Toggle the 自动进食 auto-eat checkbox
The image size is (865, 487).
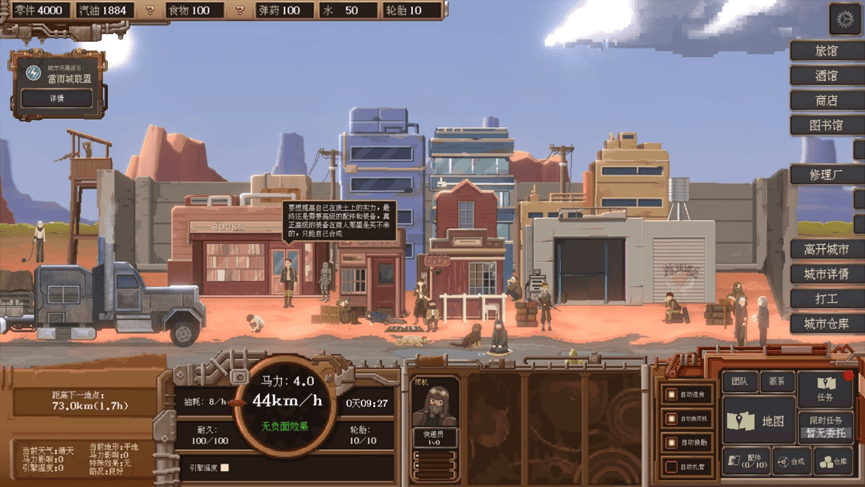click(672, 395)
